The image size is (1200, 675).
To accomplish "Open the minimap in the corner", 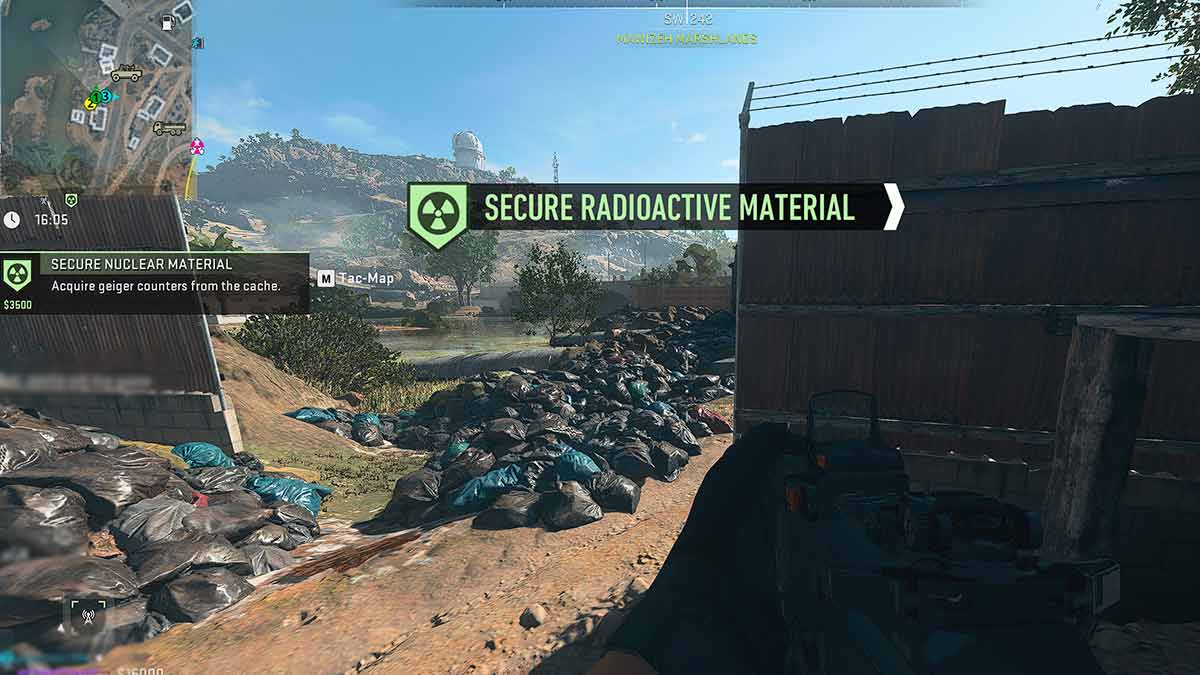I will click(x=97, y=96).
